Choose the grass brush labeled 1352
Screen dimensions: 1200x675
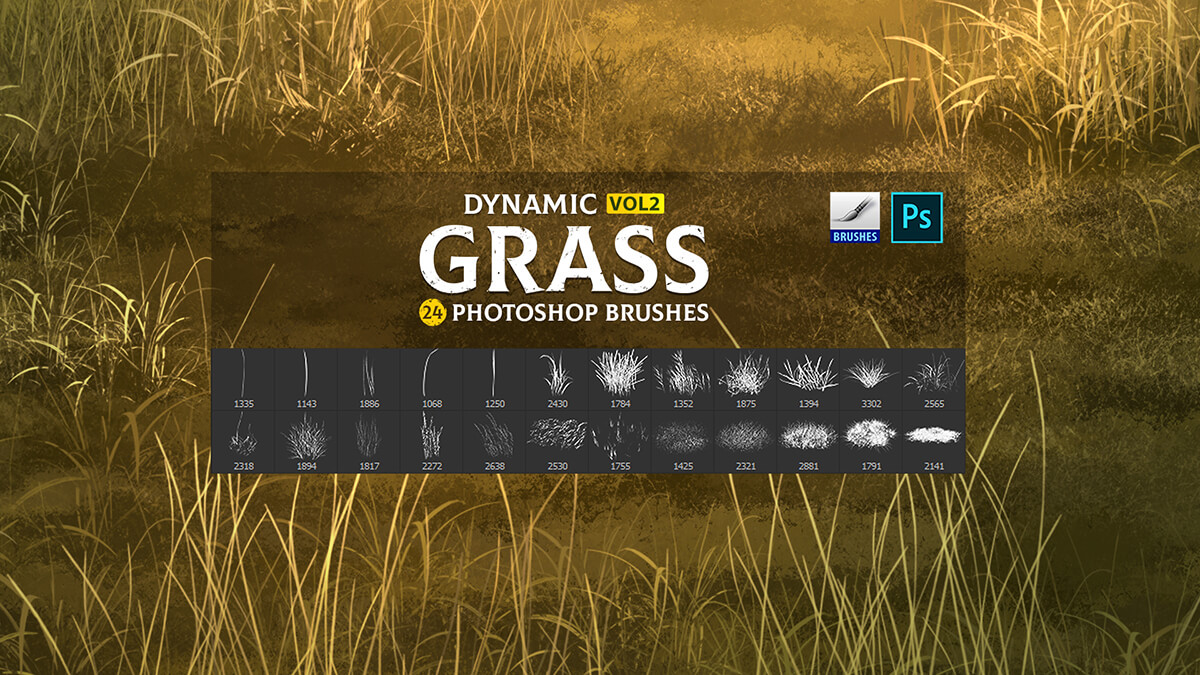coord(683,378)
